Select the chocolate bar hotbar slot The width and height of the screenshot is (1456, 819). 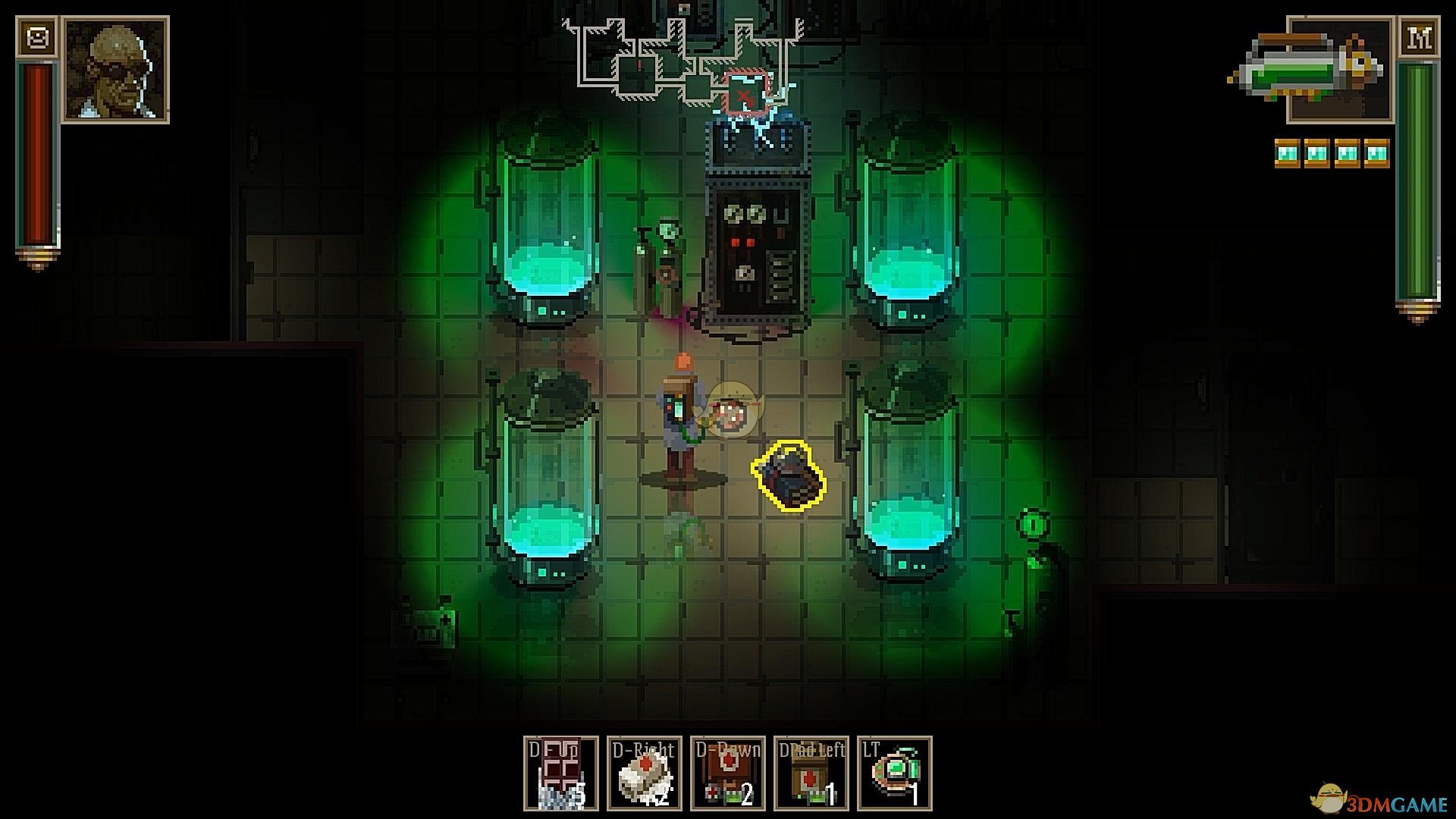[561, 773]
